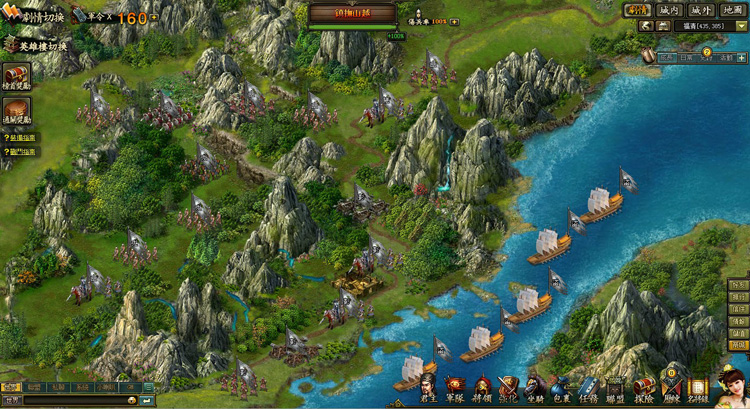
Task: Open the 包裹 inventory bag
Action: tap(561, 389)
